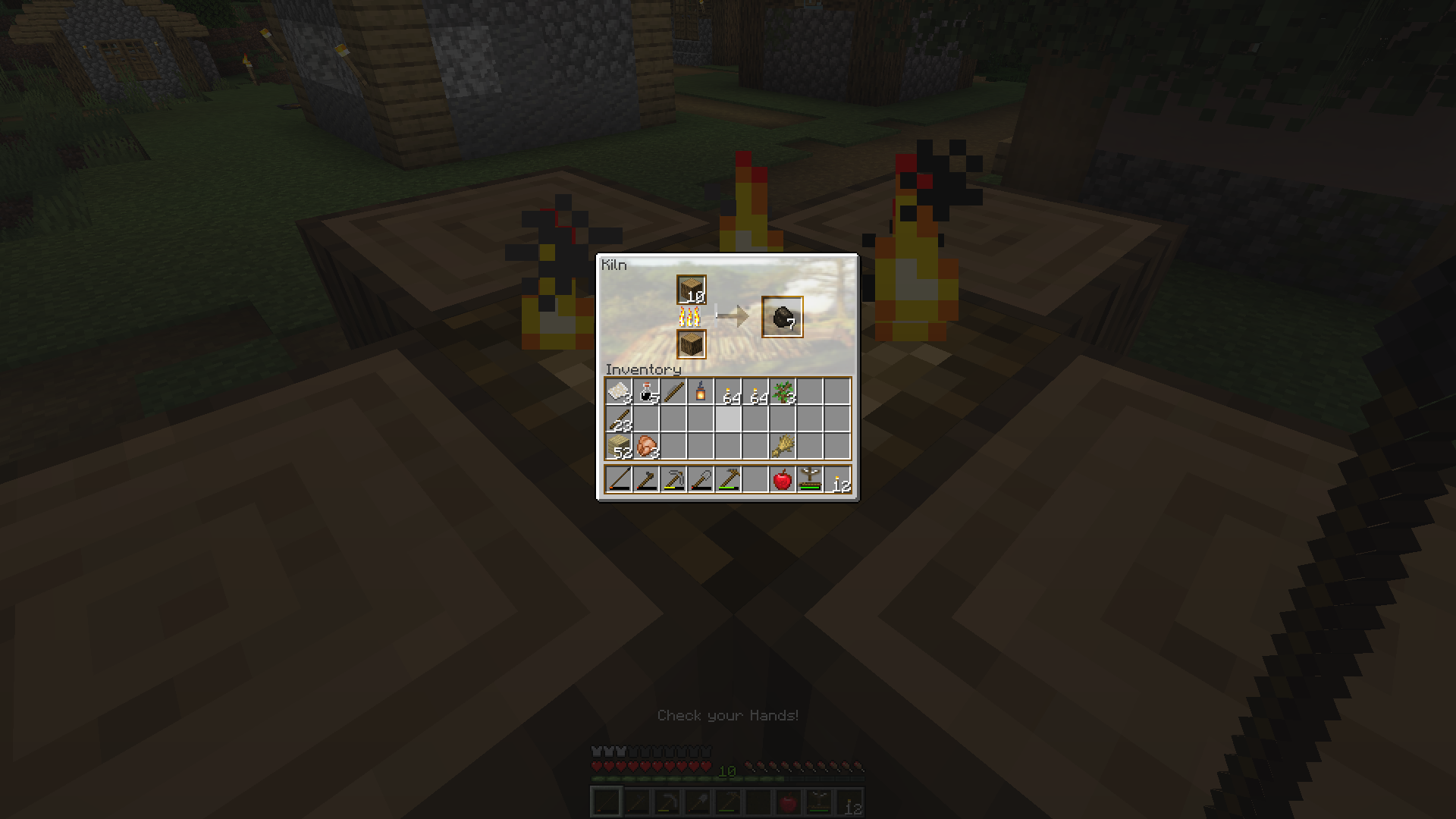
Task: Select the paper stack in the inventory
Action: click(618, 392)
